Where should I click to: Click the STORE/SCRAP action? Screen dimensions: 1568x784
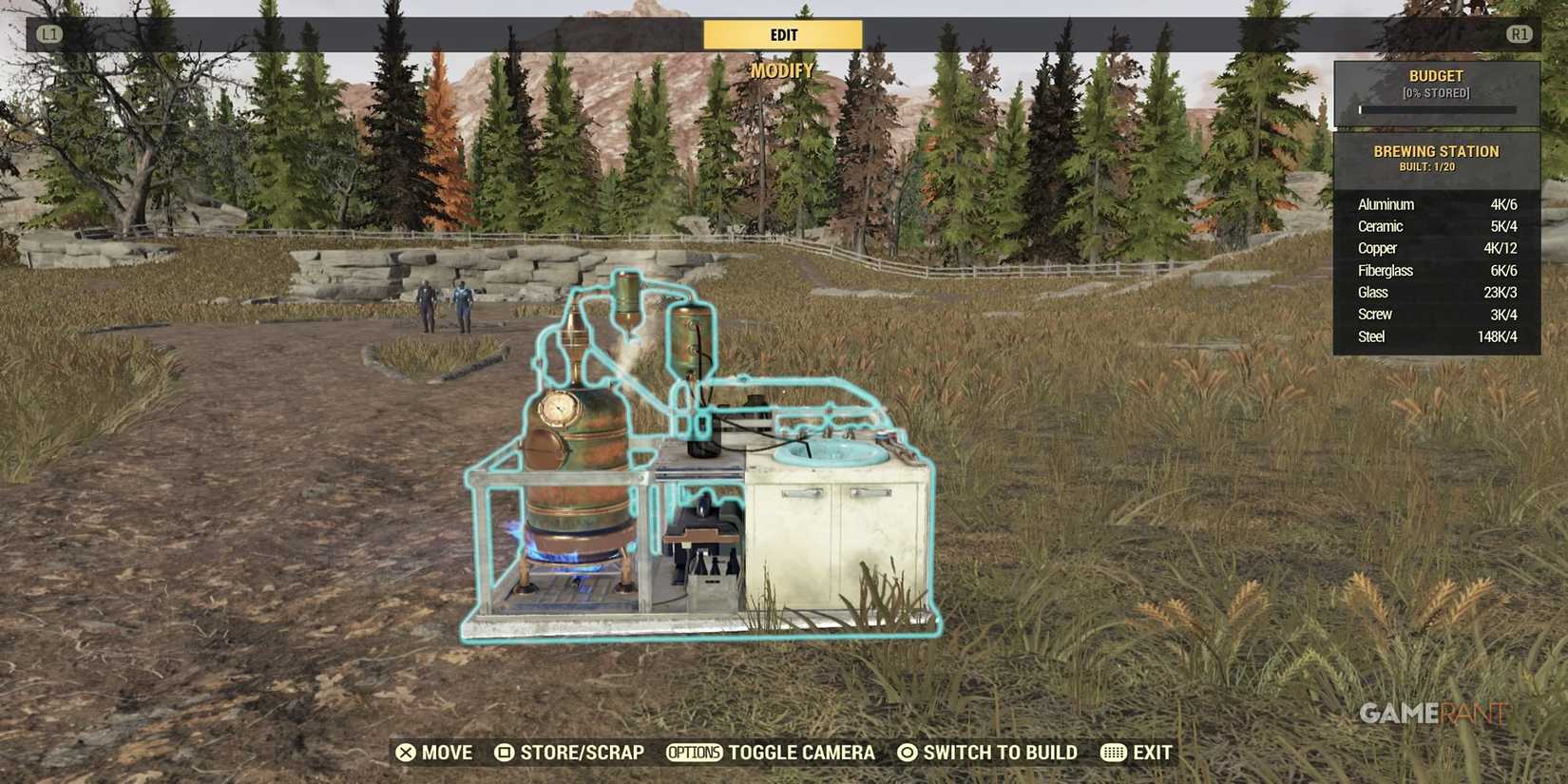tap(581, 753)
